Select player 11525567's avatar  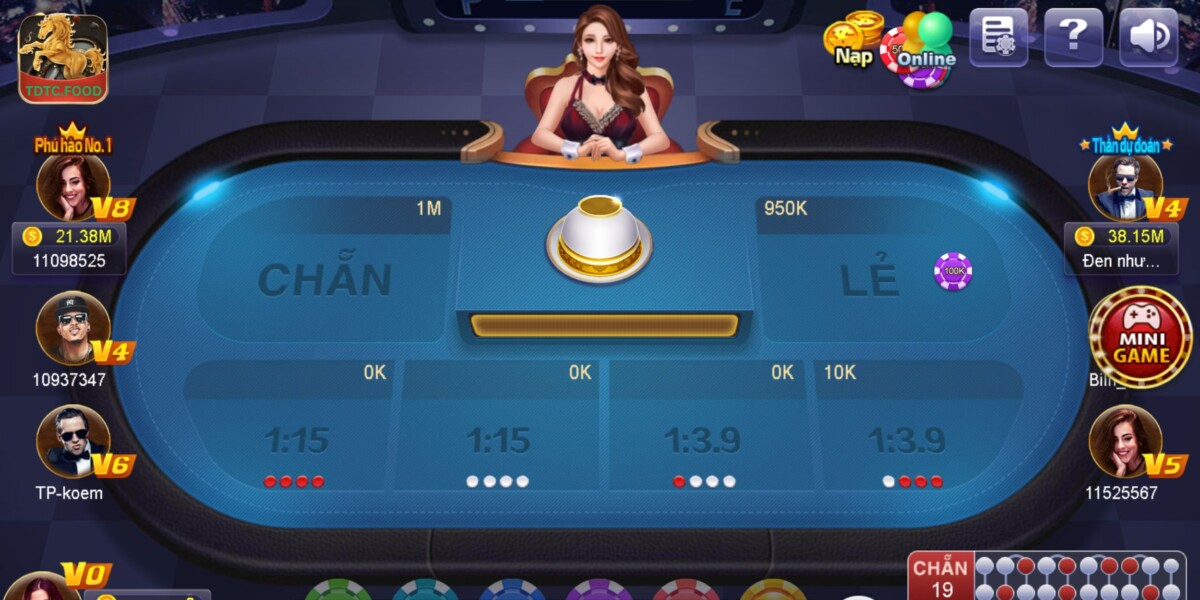[x=1125, y=442]
